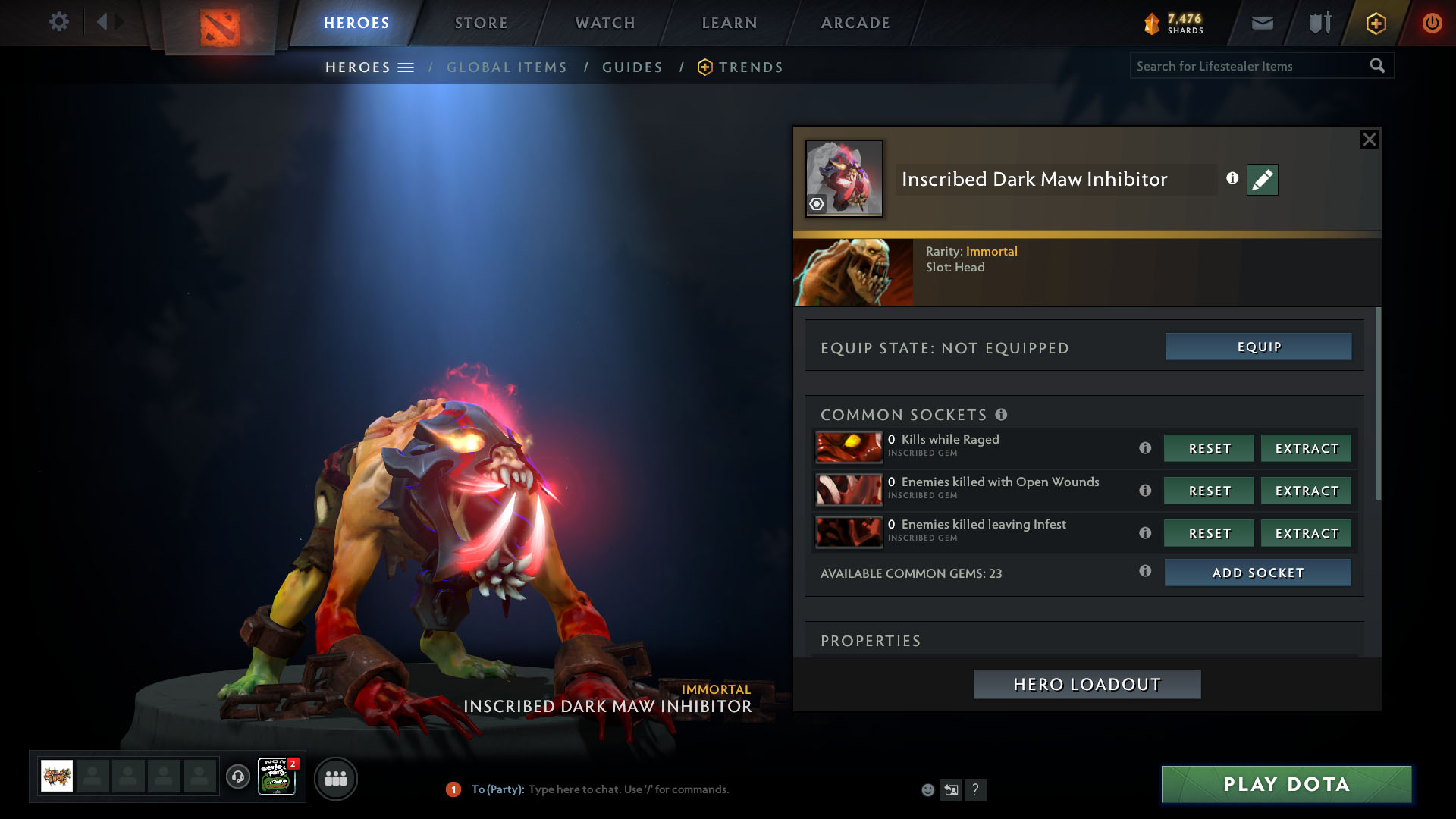Image resolution: width=1456 pixels, height=819 pixels.
Task: Open the Watch tab
Action: click(605, 23)
